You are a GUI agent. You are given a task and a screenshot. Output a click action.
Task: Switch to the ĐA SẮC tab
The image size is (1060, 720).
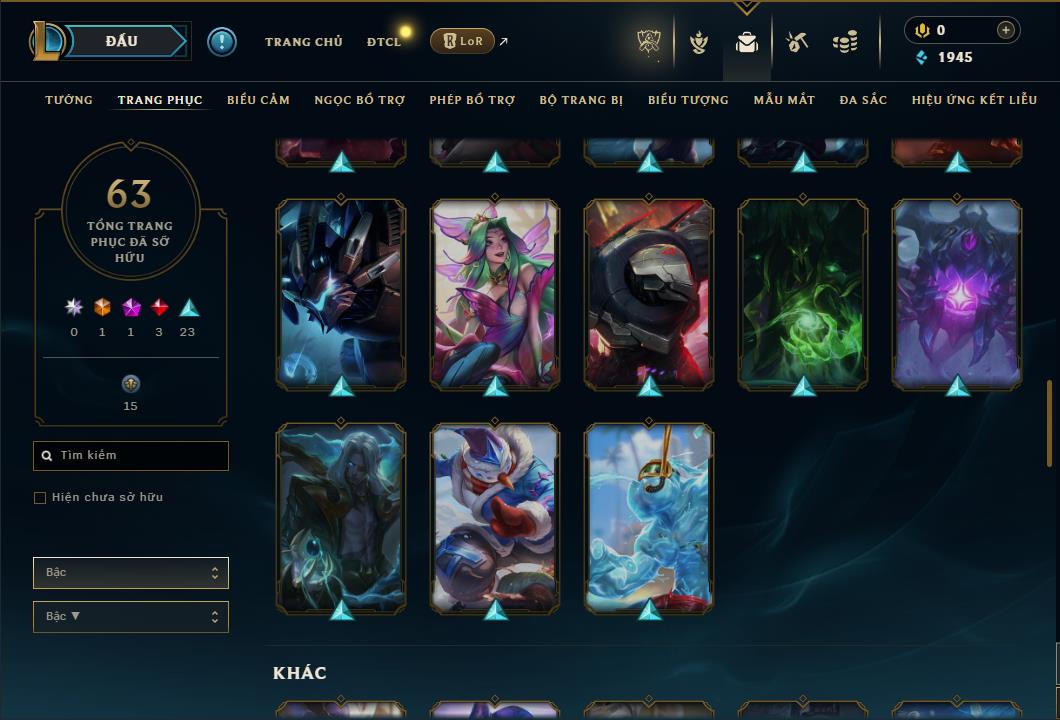click(863, 100)
